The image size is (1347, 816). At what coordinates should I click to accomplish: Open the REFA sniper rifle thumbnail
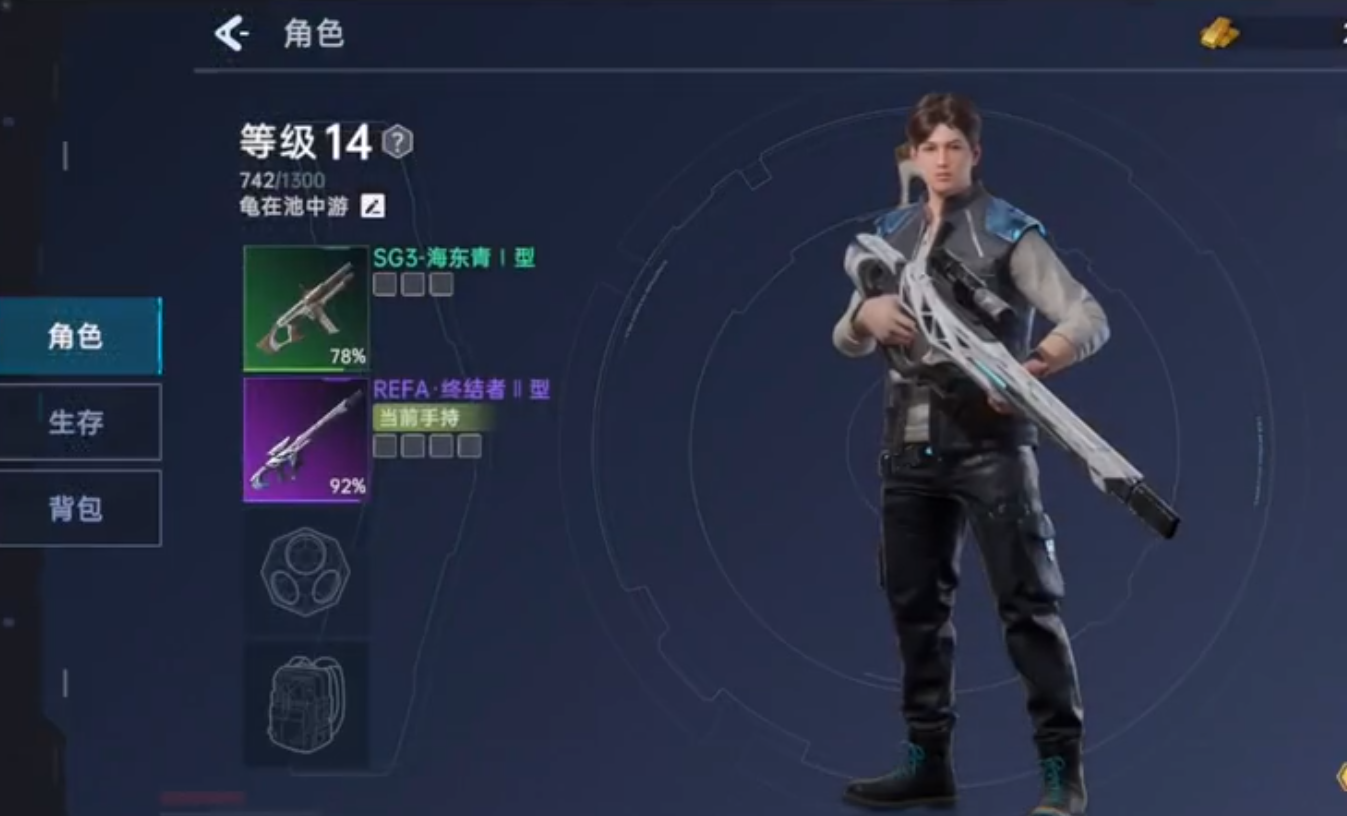point(305,440)
